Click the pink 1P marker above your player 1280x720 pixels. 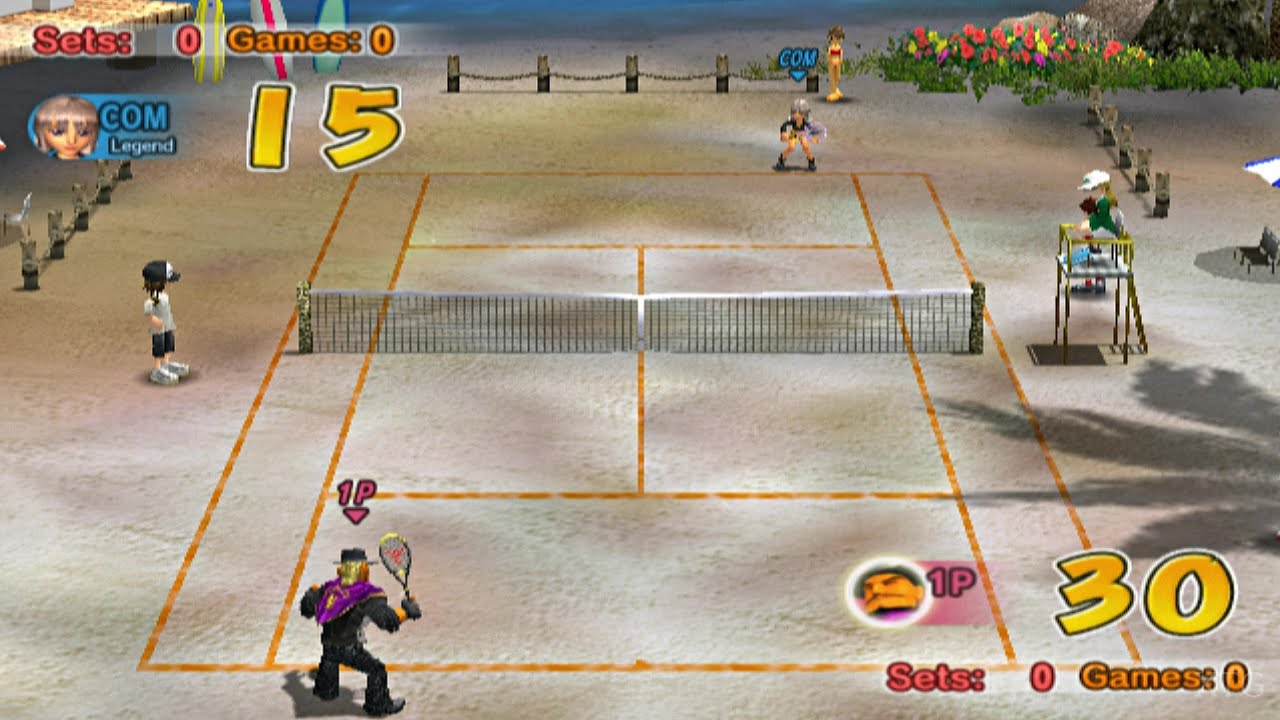point(355,496)
